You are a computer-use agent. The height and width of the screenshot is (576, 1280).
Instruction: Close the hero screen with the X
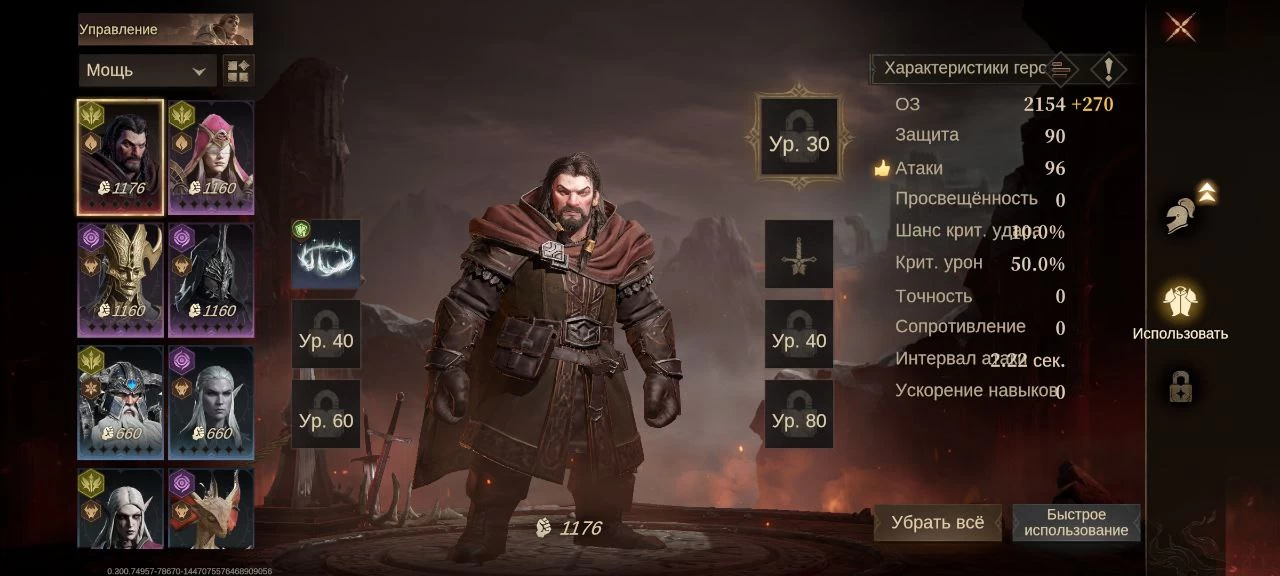point(1180,27)
